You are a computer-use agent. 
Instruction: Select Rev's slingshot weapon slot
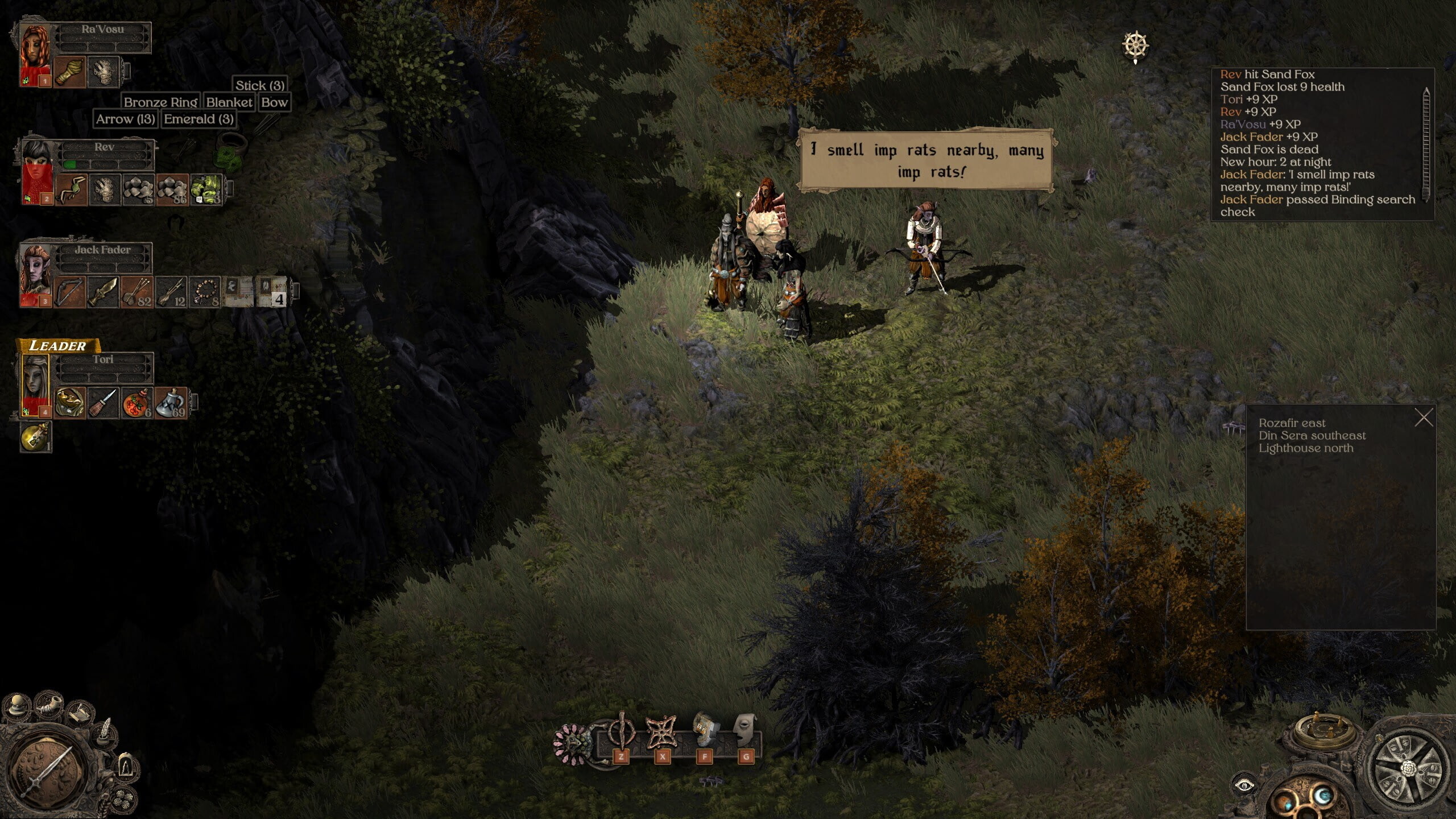[x=72, y=189]
